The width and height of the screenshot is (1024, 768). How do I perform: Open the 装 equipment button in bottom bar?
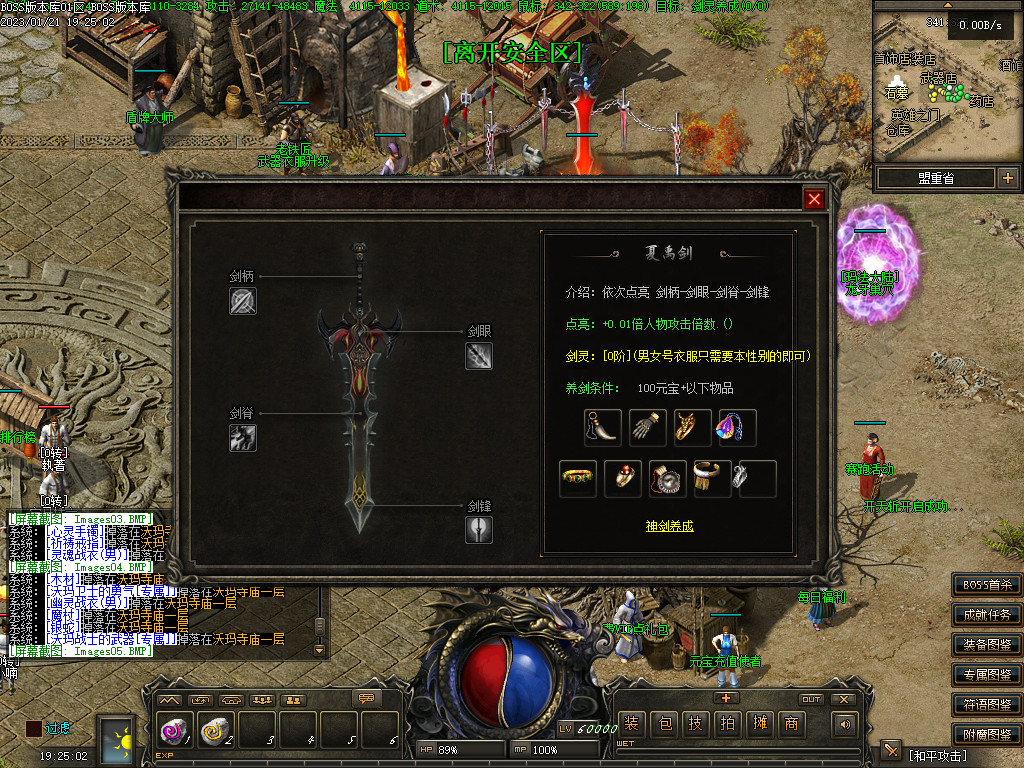click(x=631, y=724)
